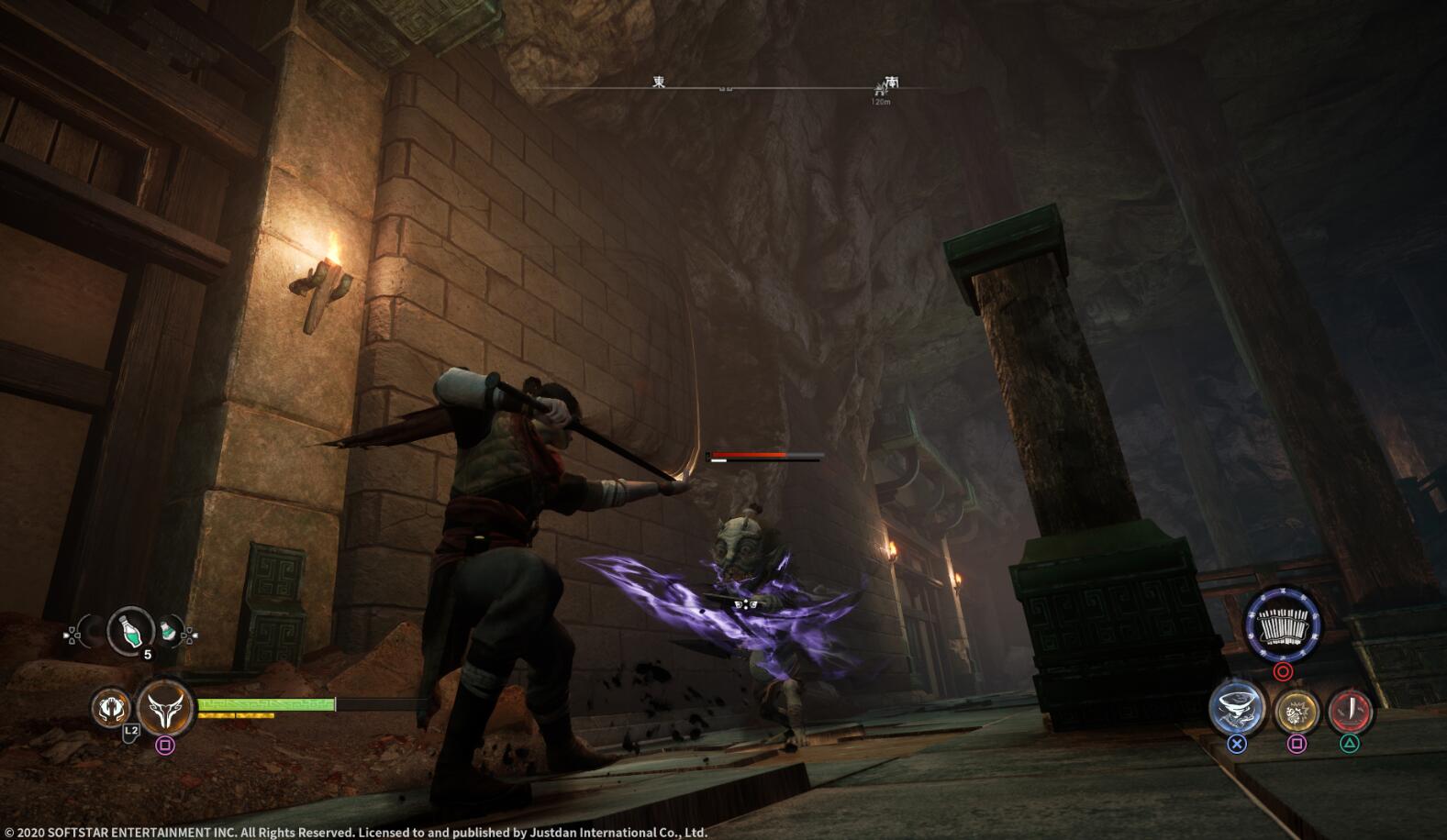Screen dimensions: 1447x840
Task: Use the red blade skill
Action: [x=1350, y=710]
